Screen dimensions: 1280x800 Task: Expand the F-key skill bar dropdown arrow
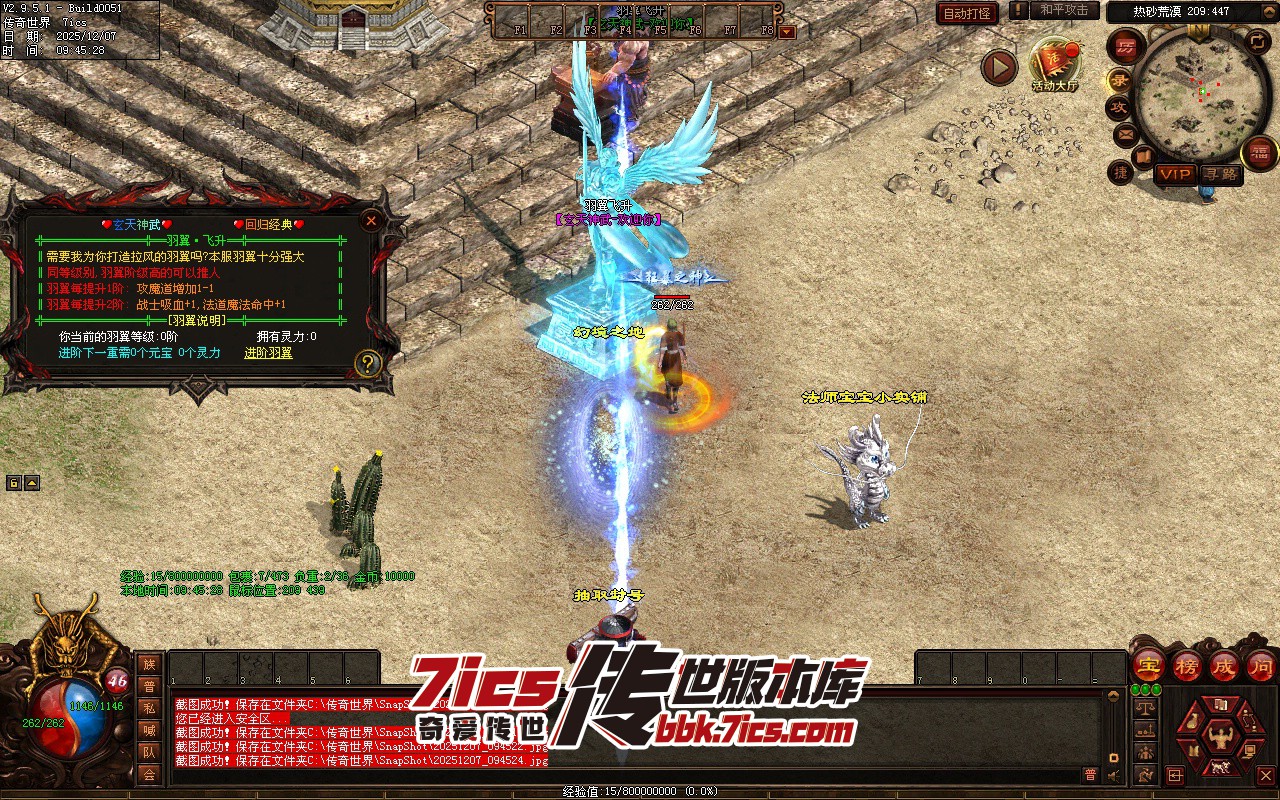[787, 31]
